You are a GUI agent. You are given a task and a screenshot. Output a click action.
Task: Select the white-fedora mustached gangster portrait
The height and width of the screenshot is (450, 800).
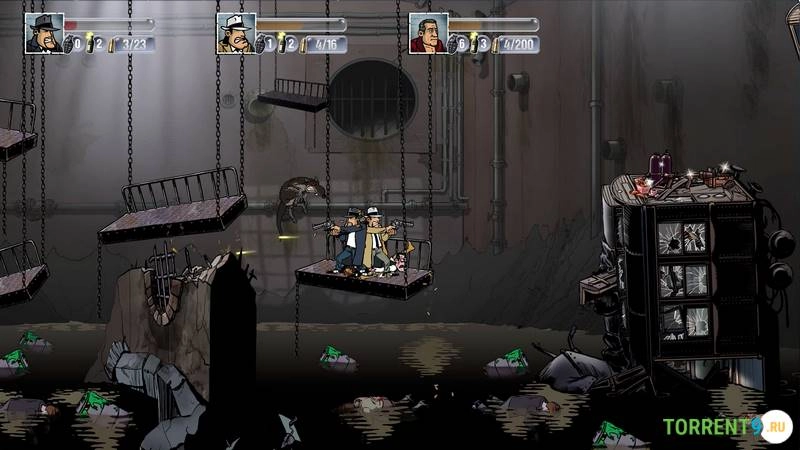pyautogui.click(x=236, y=32)
